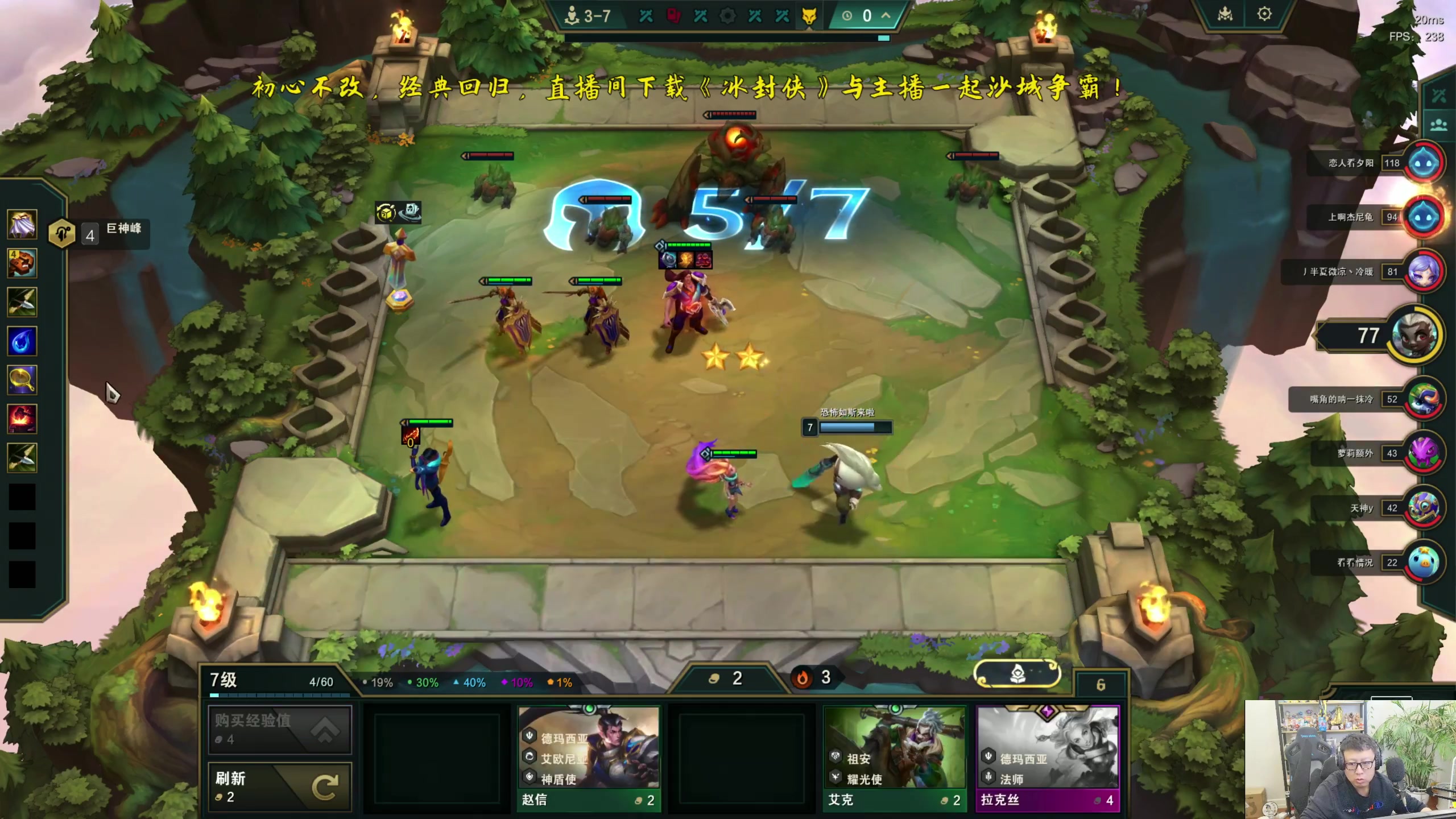This screenshot has height=819, width=1456.
Task: Pick the blue teardrop item
Action: 22,341
